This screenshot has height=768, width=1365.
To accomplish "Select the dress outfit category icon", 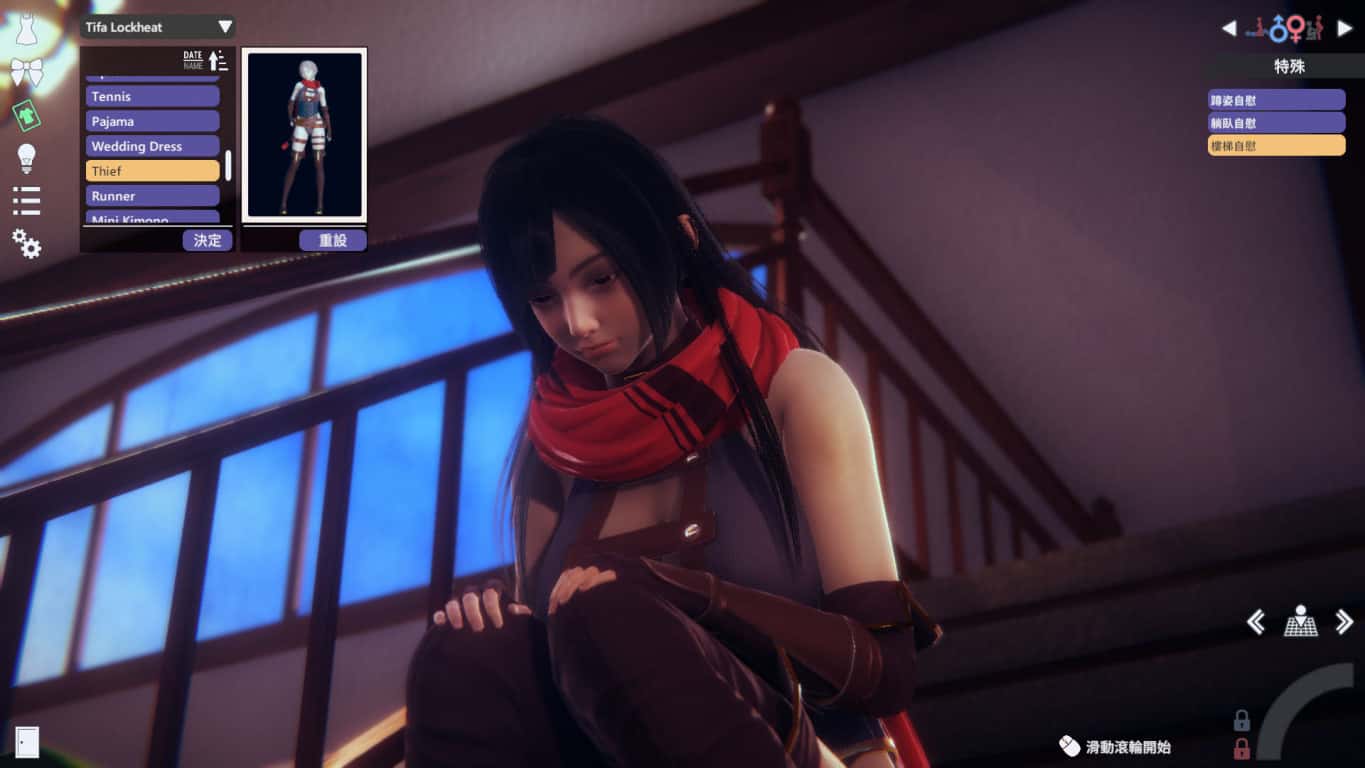I will tap(27, 27).
